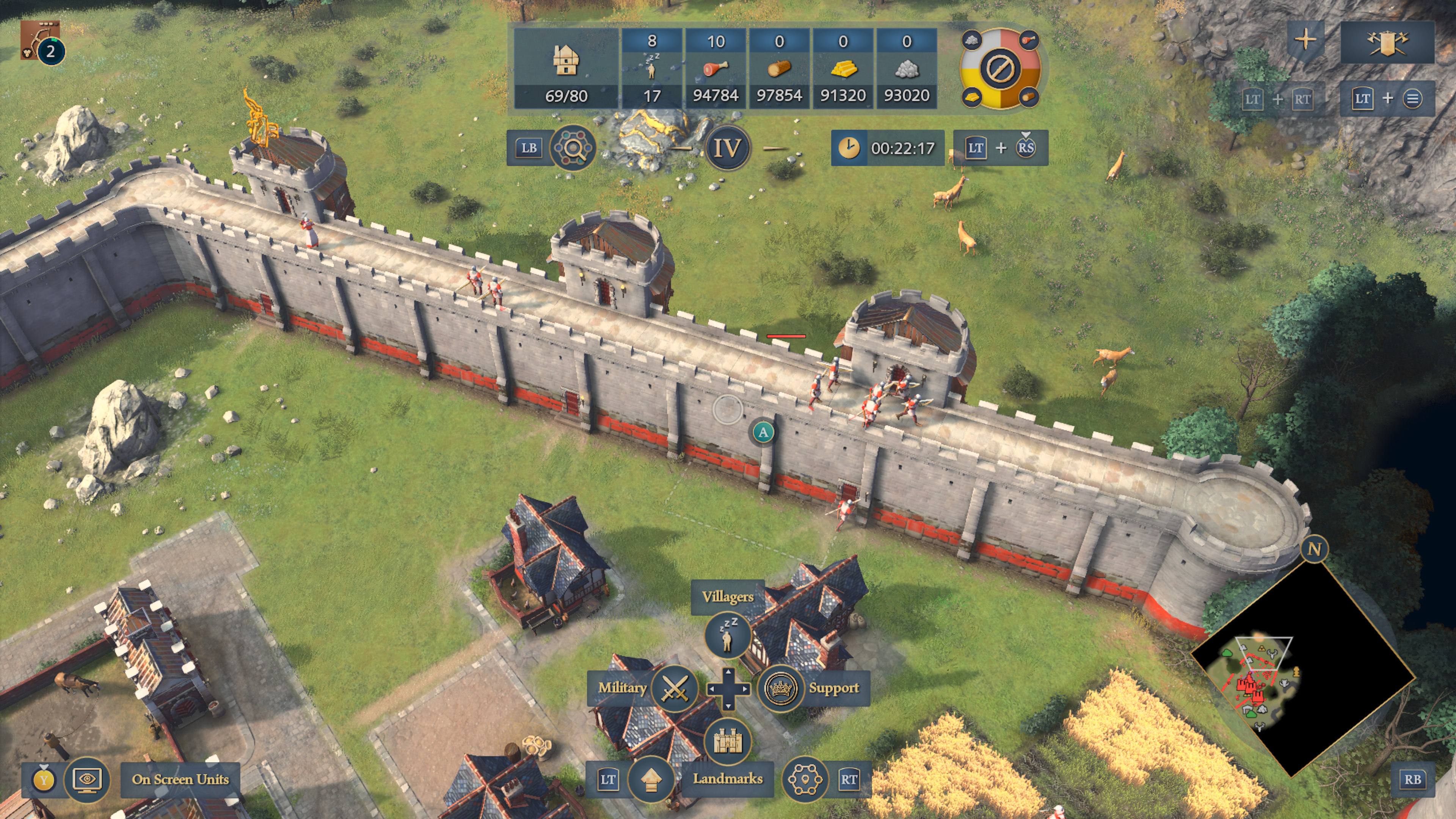Image resolution: width=1456 pixels, height=819 pixels.
Task: Click the gold plus icon button
Action: [x=1305, y=39]
